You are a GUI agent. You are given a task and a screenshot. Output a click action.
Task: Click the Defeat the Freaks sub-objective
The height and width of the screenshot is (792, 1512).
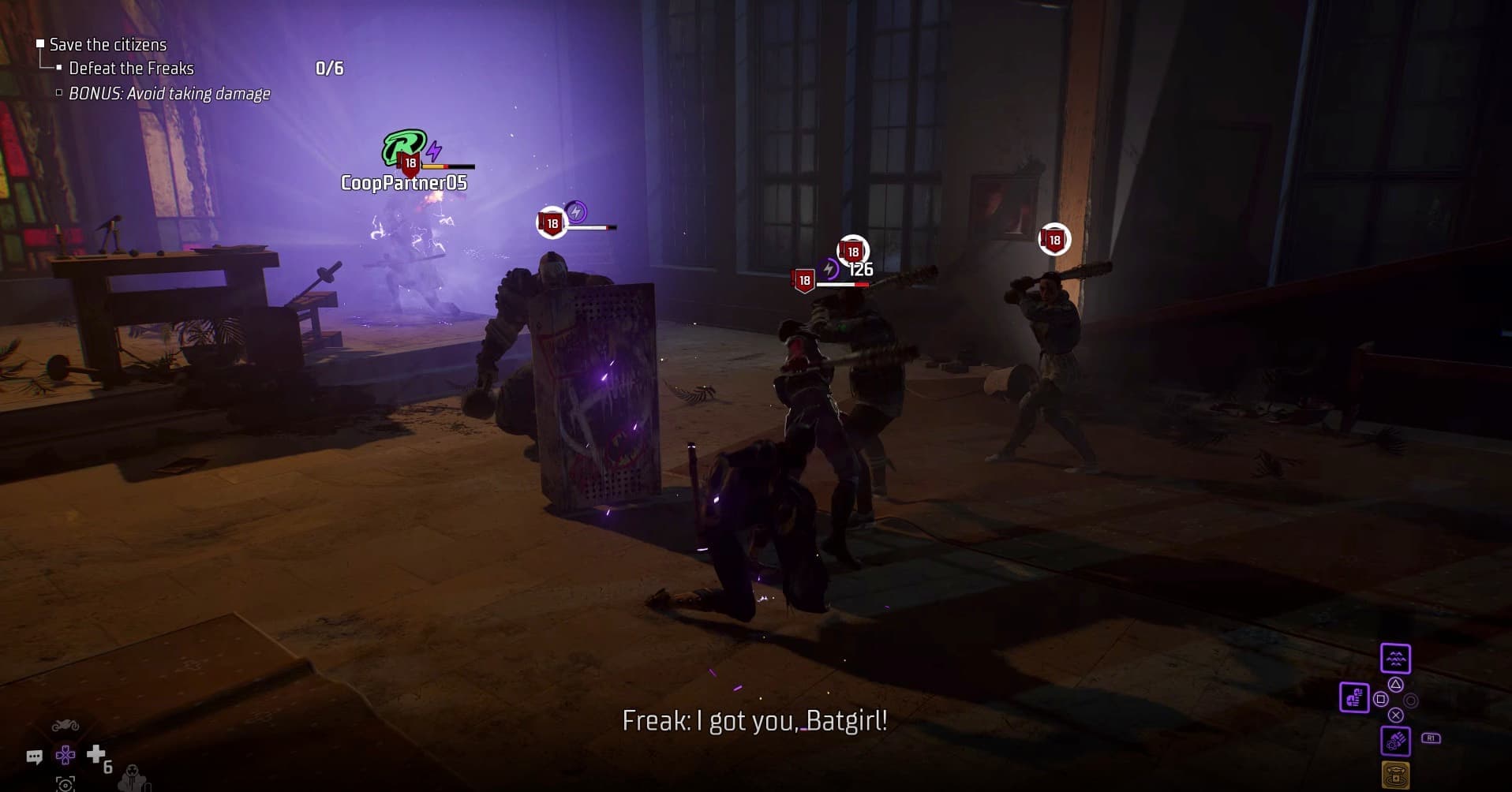pyautogui.click(x=131, y=69)
